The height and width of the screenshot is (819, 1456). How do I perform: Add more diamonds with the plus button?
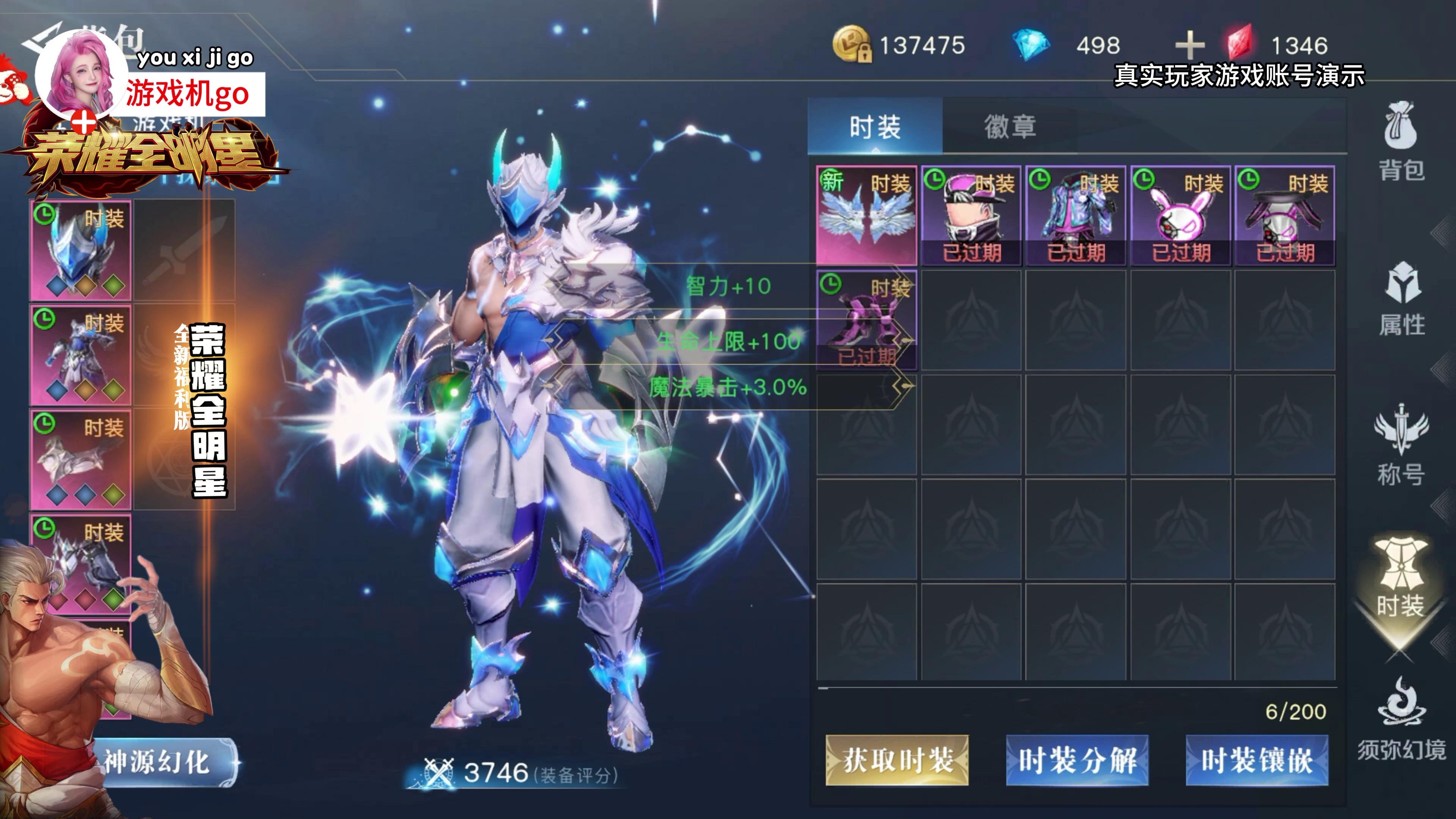[1189, 45]
